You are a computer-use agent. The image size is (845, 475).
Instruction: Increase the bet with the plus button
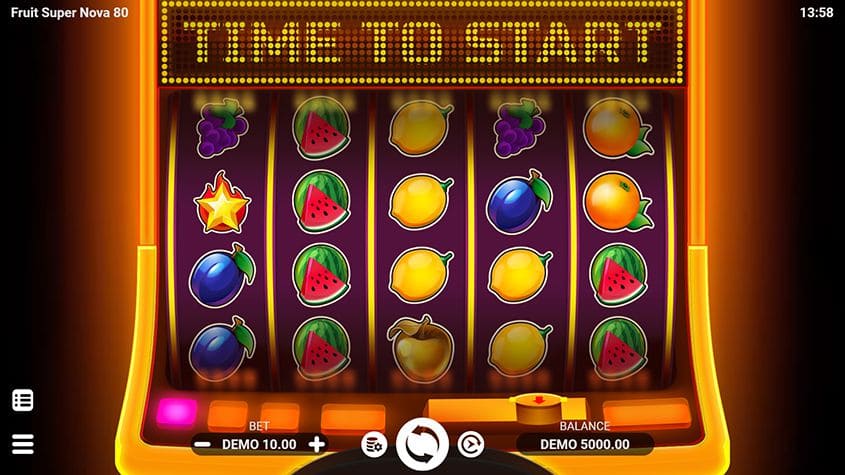coord(317,444)
